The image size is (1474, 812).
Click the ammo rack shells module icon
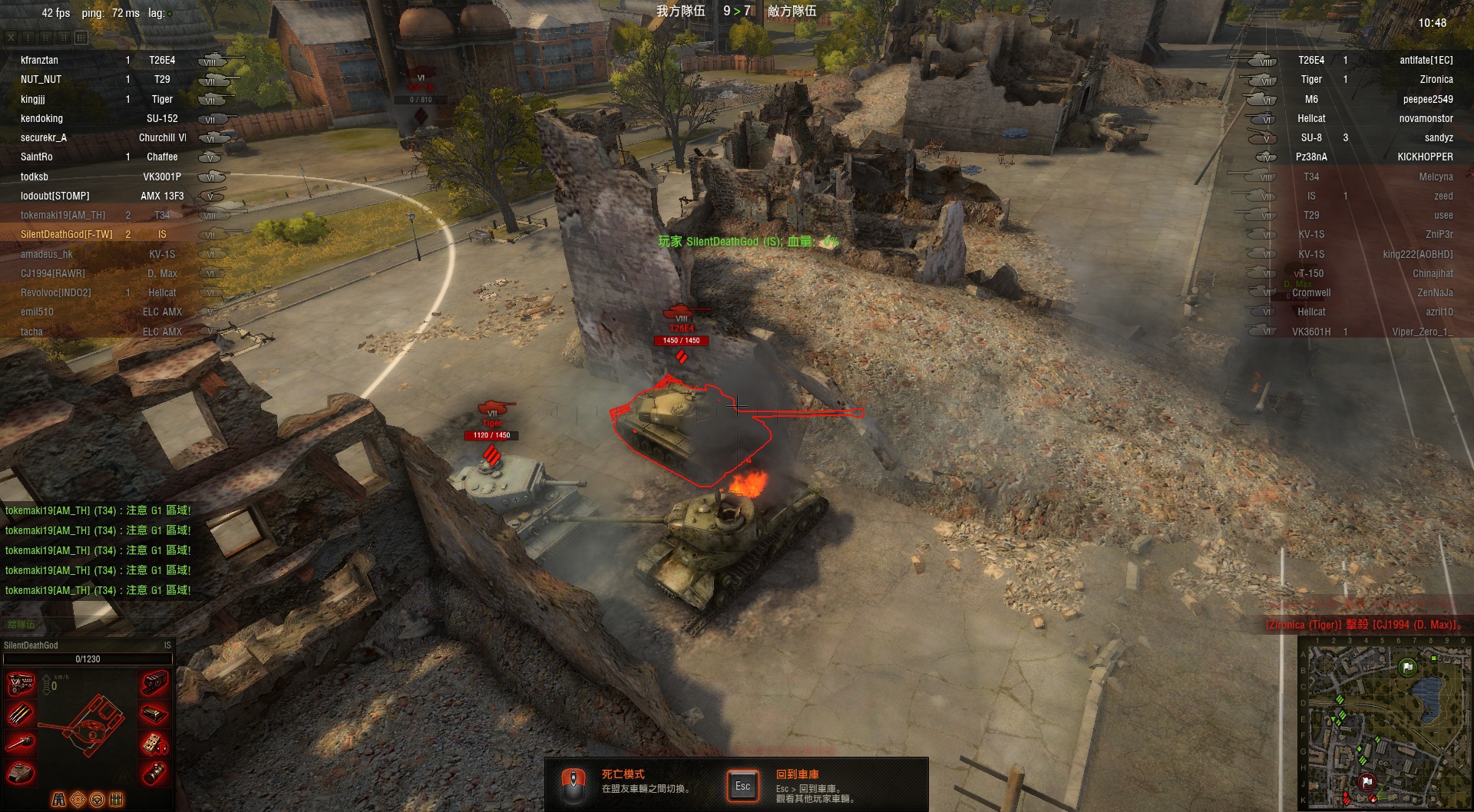coord(21,714)
